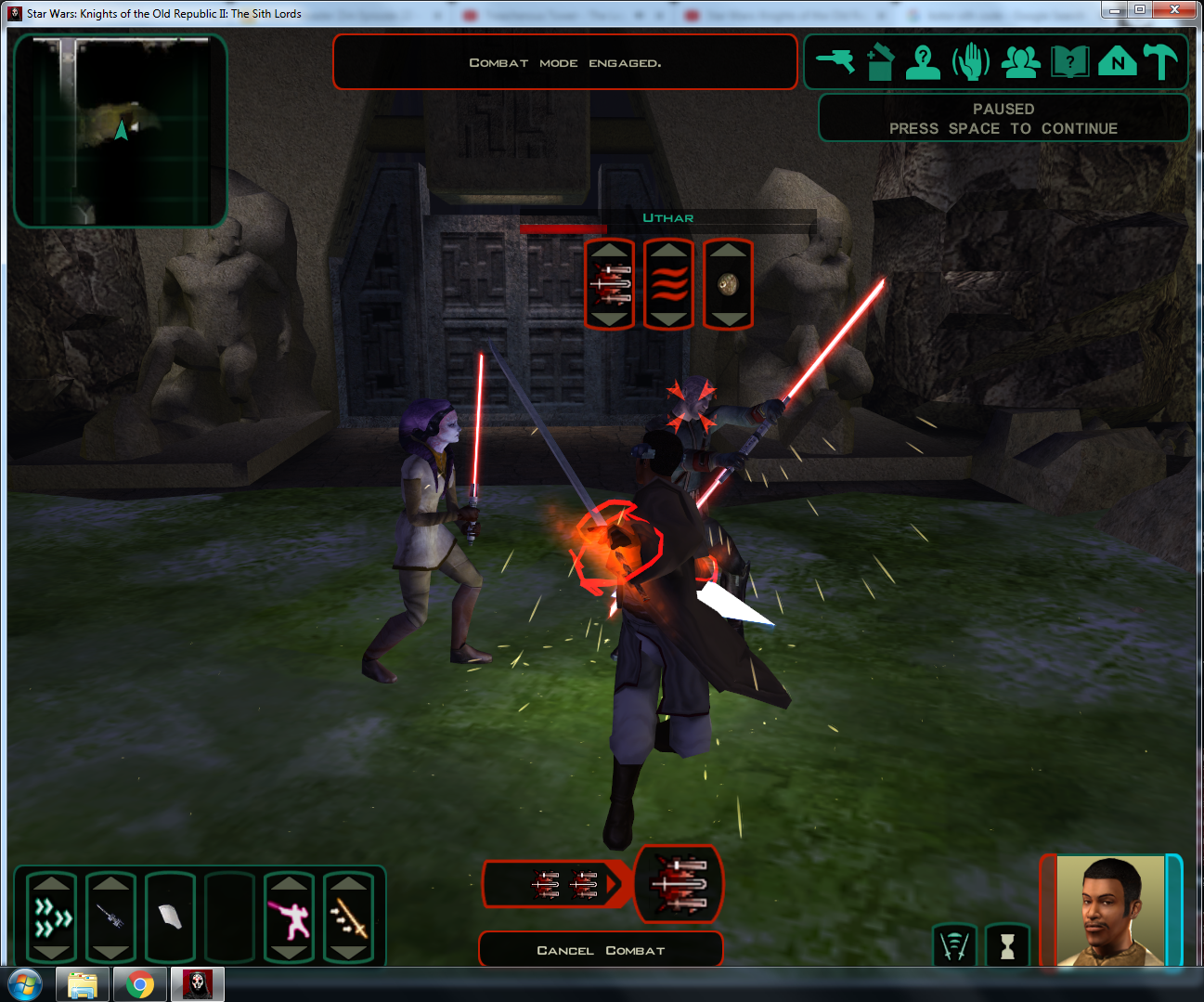
Task: Activate the green arrows speed power
Action: pyautogui.click(x=52, y=917)
